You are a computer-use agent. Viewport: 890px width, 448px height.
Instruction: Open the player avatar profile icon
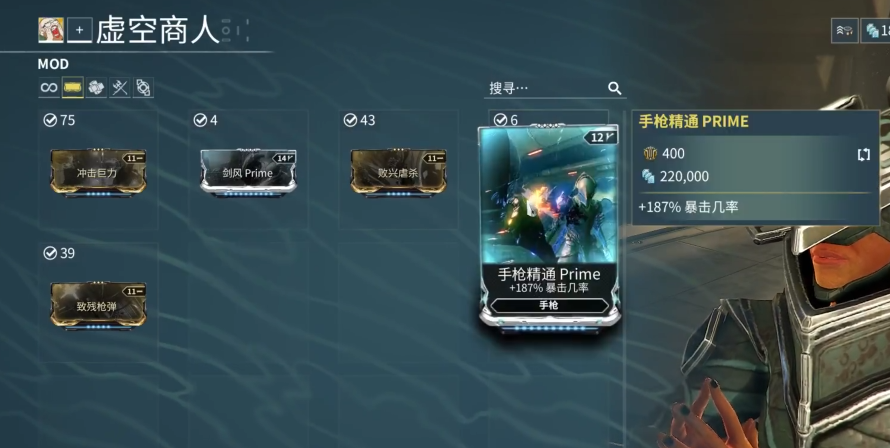[x=51, y=30]
